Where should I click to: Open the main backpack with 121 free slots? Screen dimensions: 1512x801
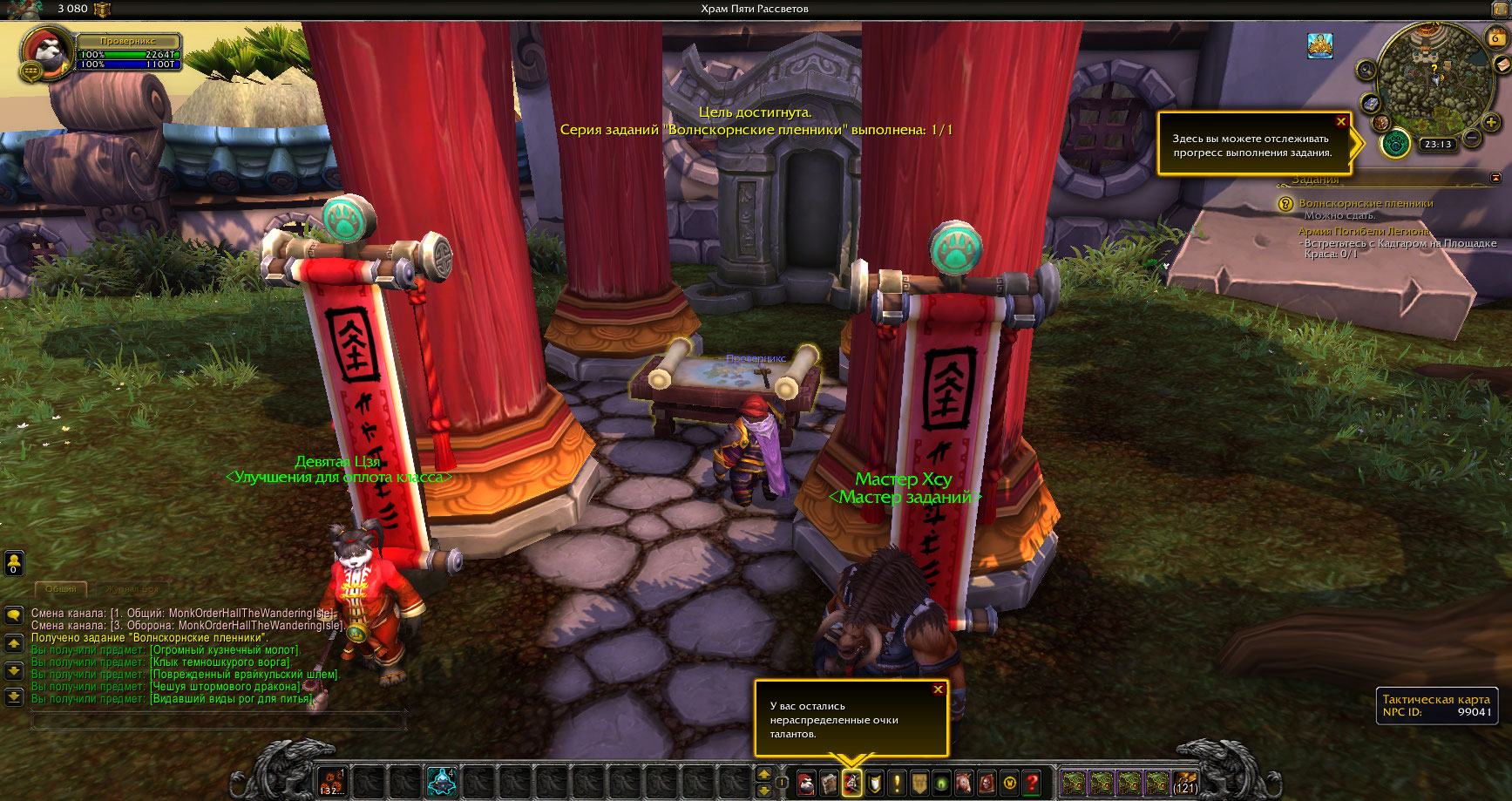pyautogui.click(x=1185, y=783)
